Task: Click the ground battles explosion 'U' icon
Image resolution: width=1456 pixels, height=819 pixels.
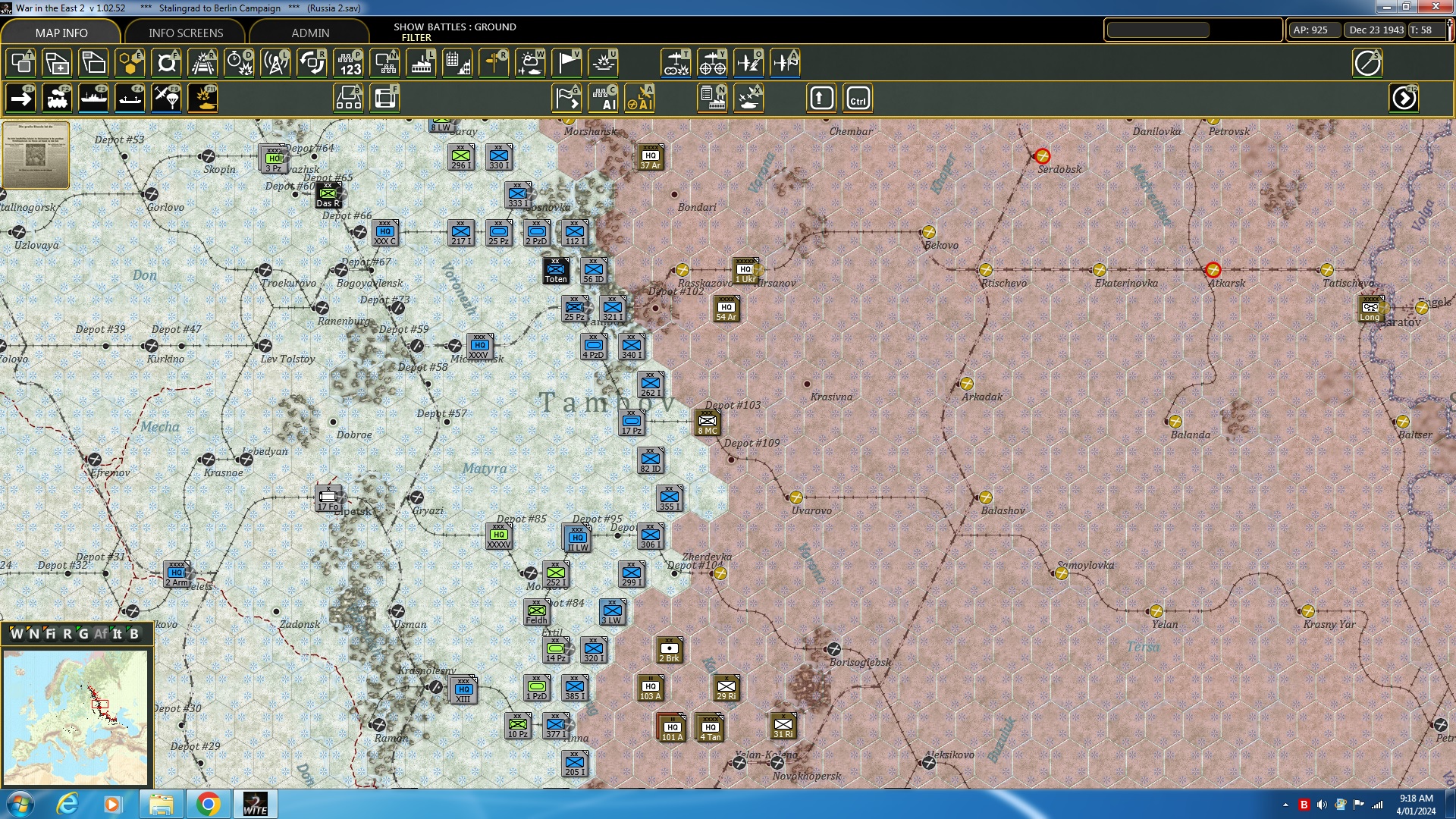Action: point(604,63)
